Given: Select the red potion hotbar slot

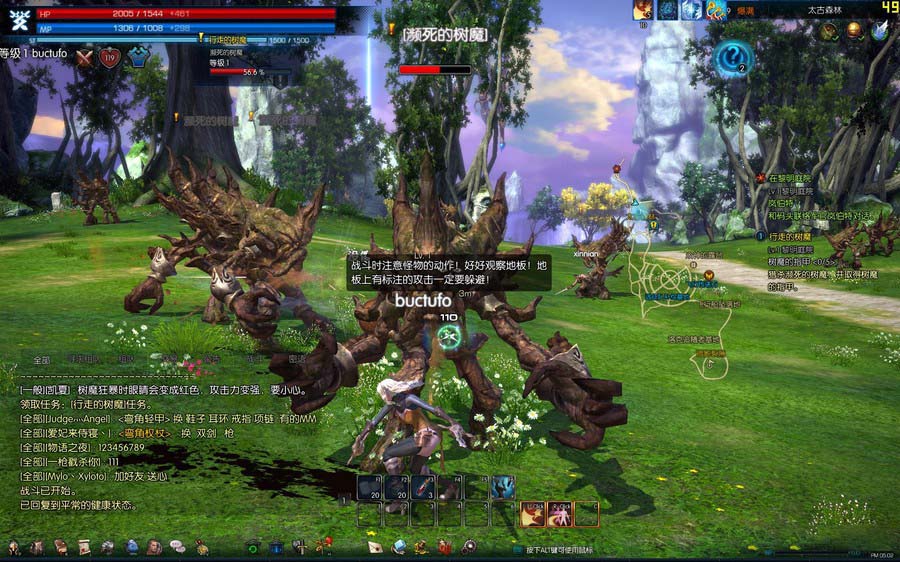Looking at the screenshot, I should tap(424, 488).
